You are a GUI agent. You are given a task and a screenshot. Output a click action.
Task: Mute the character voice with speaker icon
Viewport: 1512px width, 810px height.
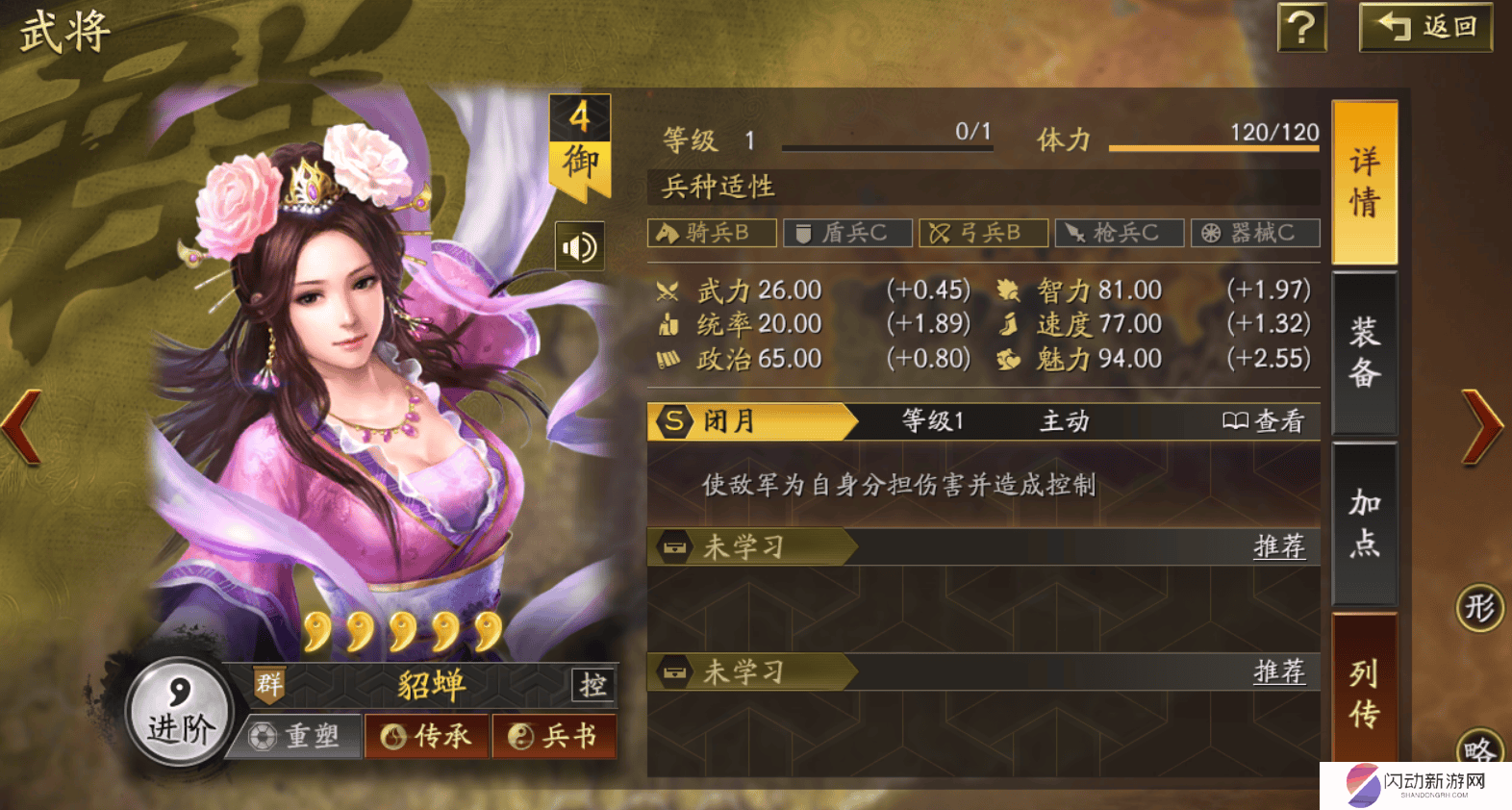coord(578,247)
